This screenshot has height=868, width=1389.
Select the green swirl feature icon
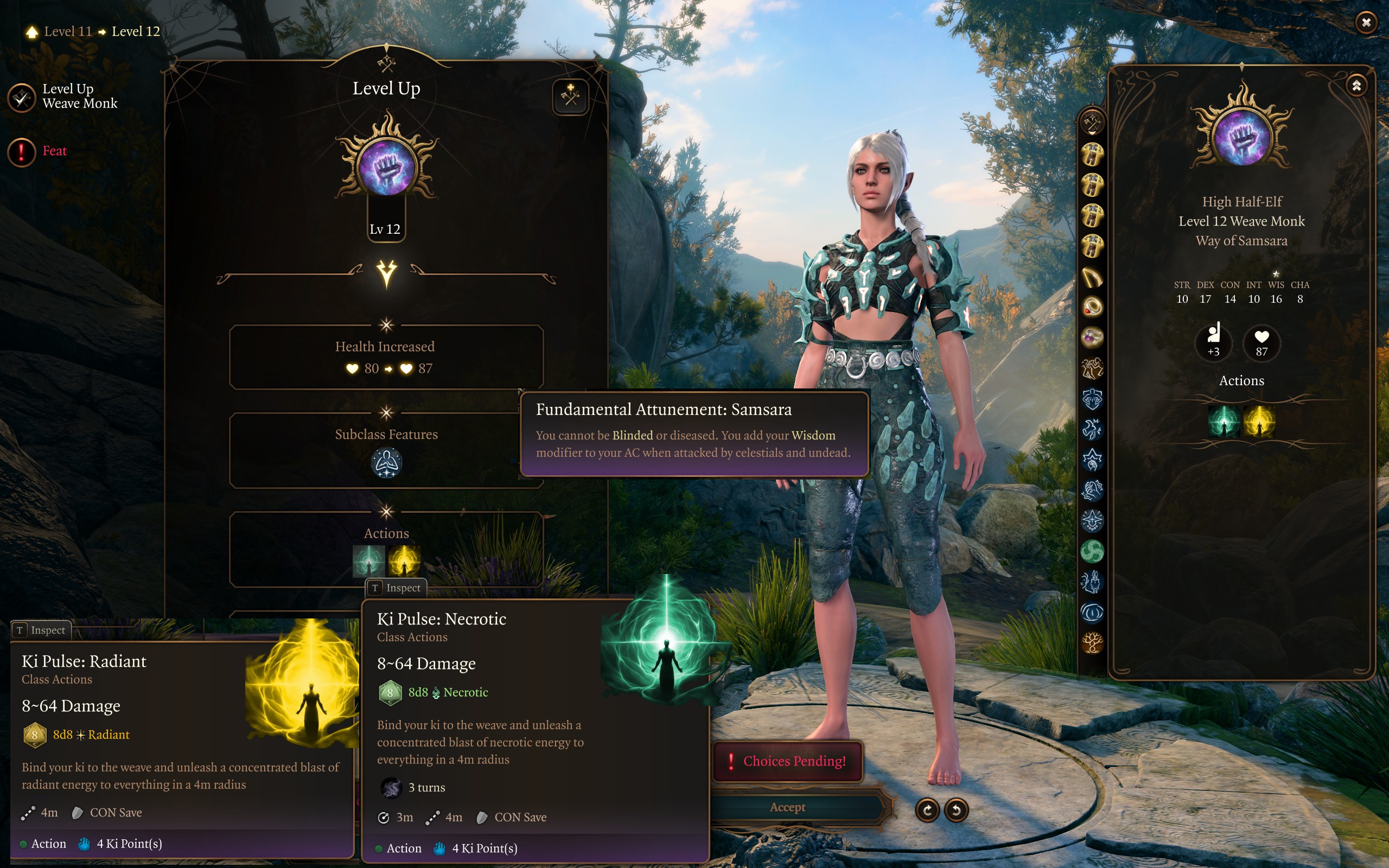1092,552
